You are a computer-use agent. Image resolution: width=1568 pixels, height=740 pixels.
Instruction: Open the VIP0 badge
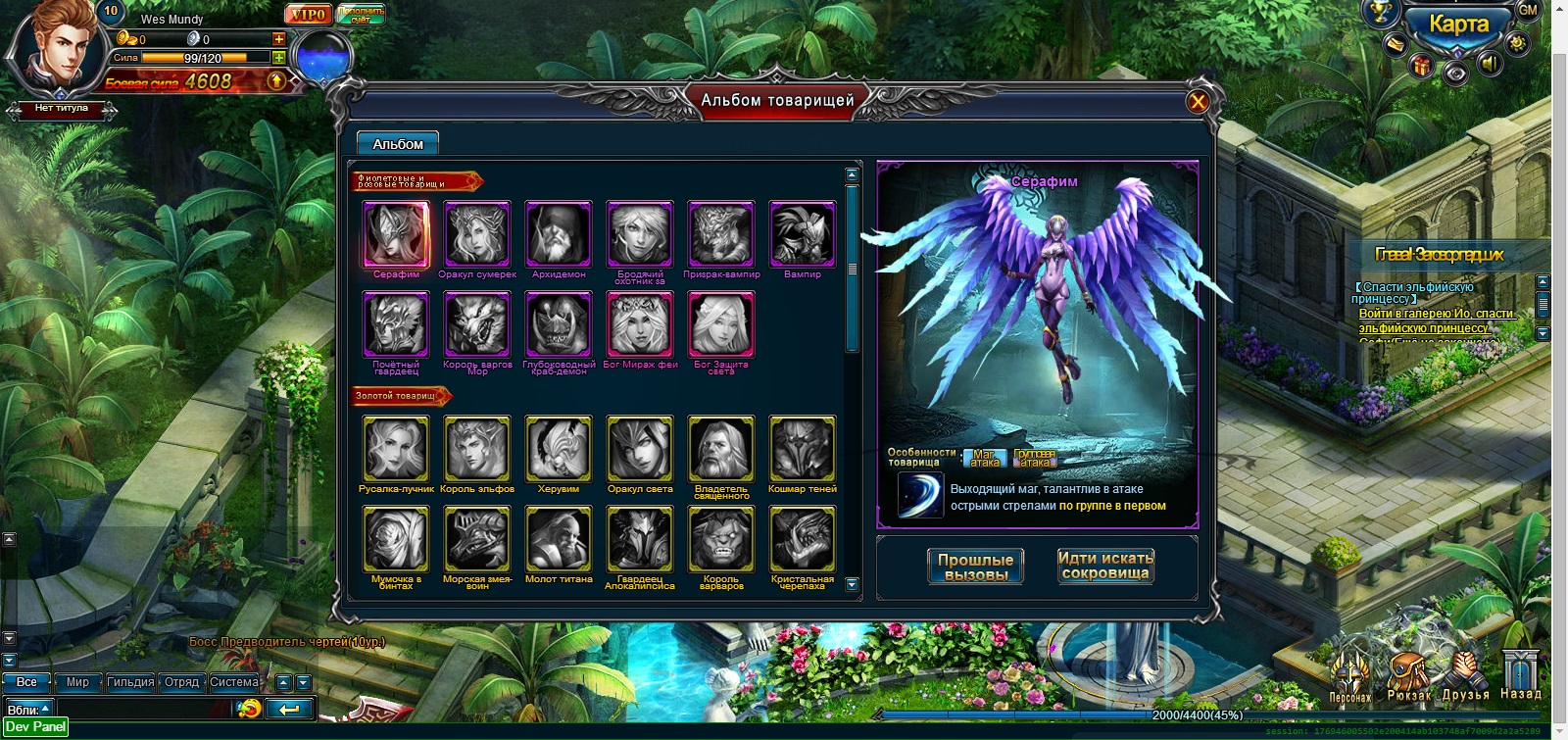308,14
